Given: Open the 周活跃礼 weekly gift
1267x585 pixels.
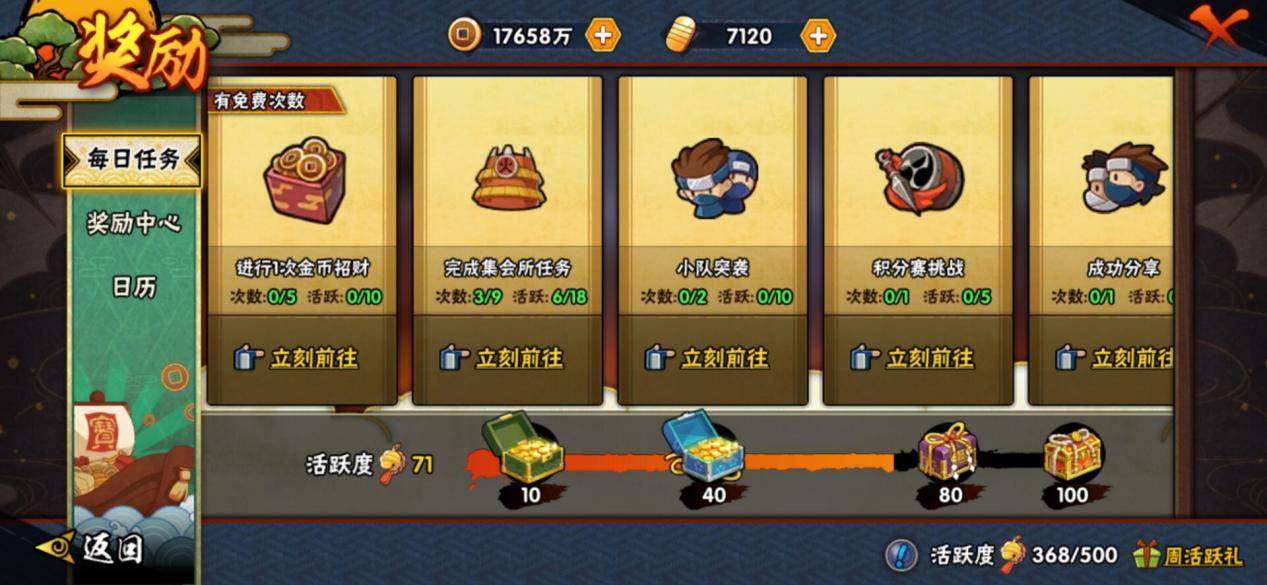Looking at the screenshot, I should tap(1188, 554).
